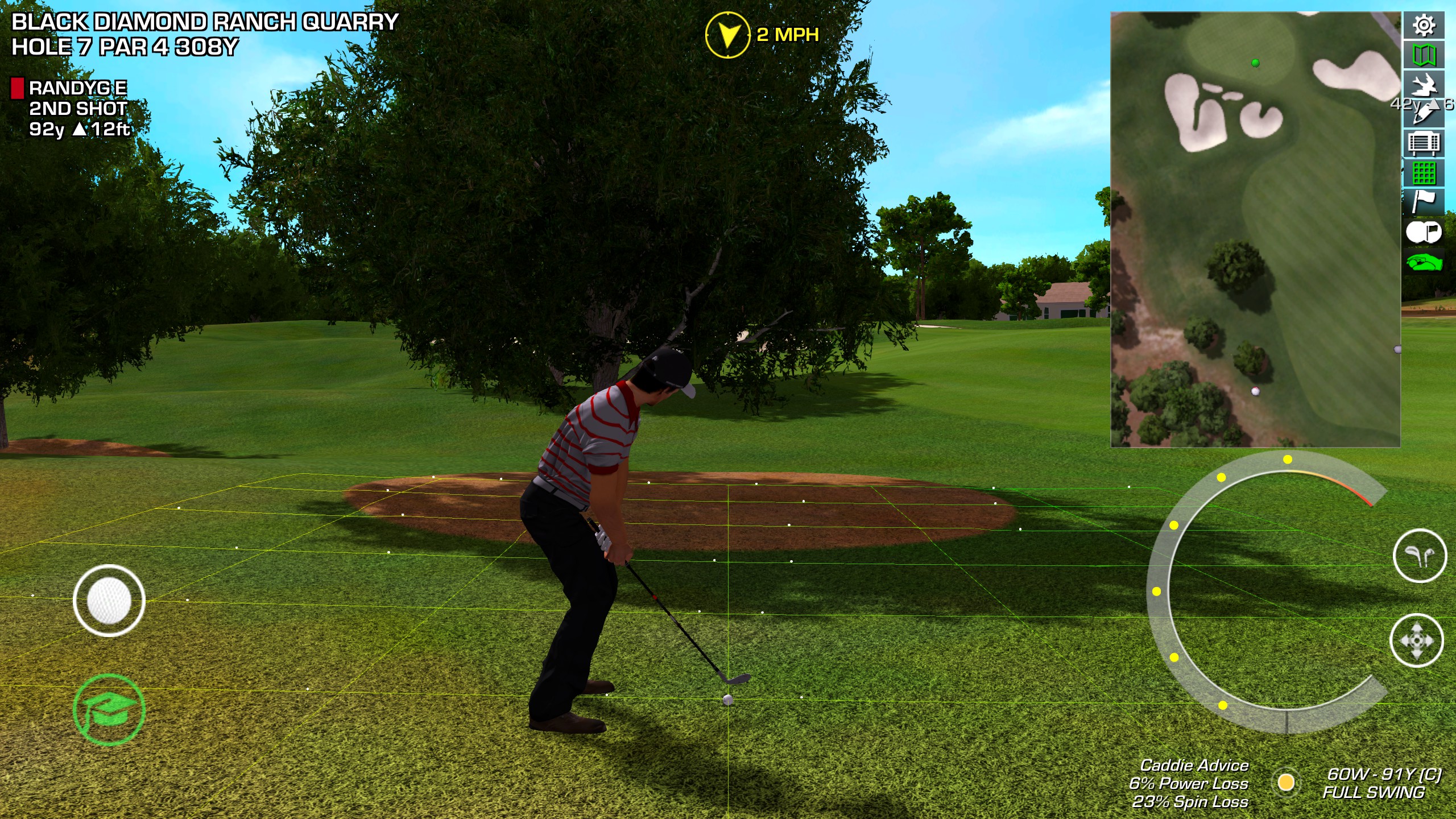The image size is (1456, 819).
Task: Activate the bird flyover view
Action: 1424,85
